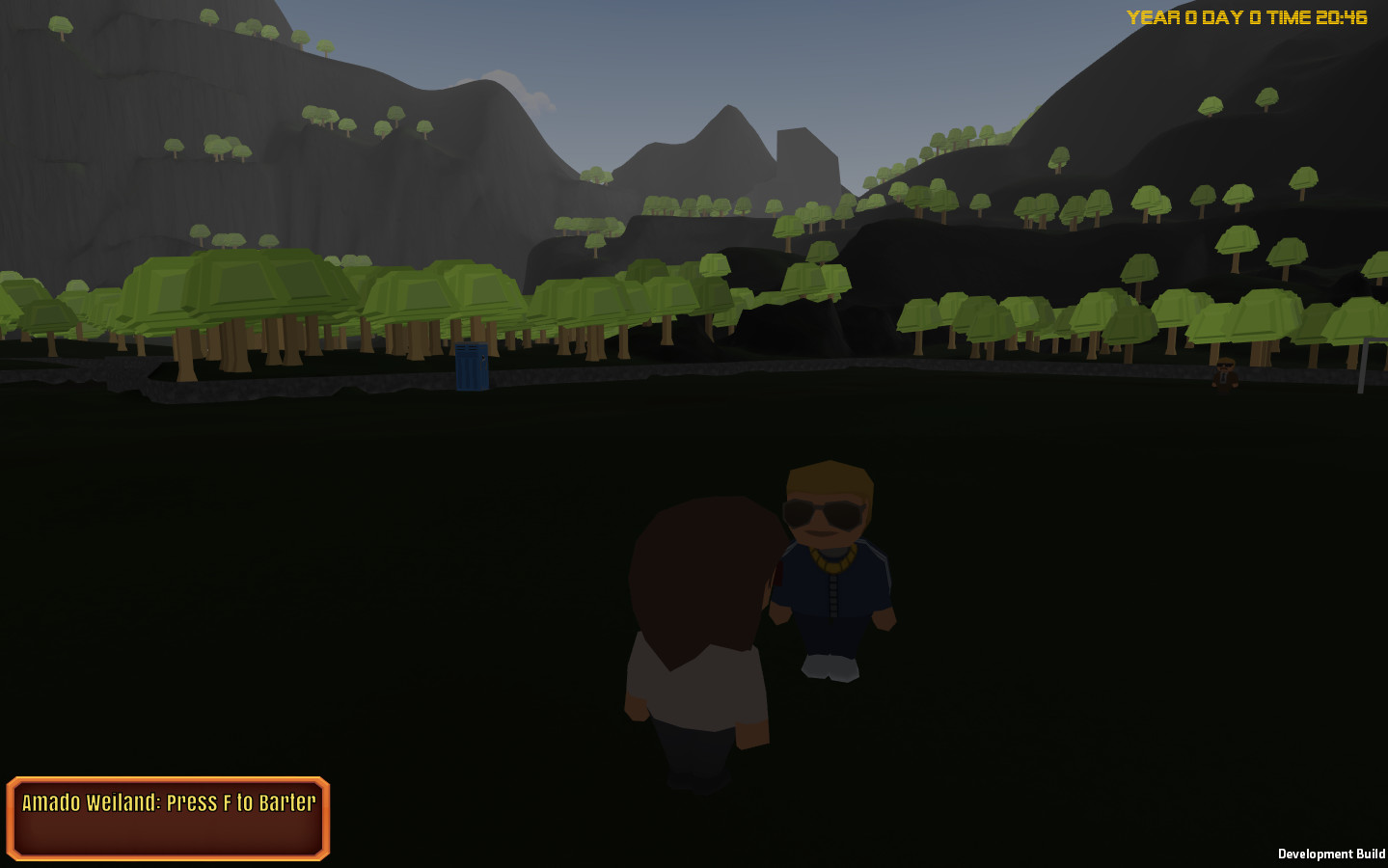Click the YEAR 0 DAY 0 time display
The height and width of the screenshot is (868, 1388).
(x=1247, y=15)
